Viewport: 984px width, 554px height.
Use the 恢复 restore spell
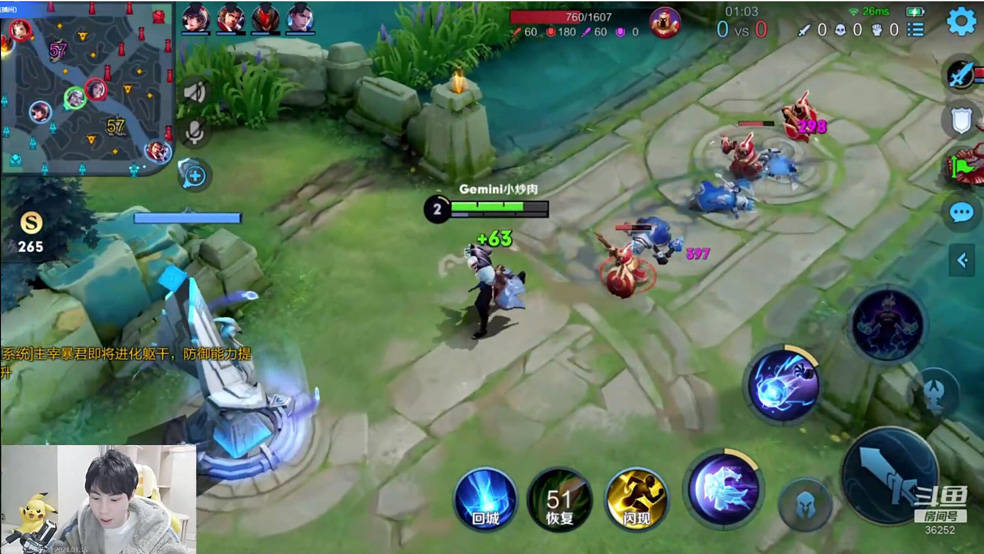point(559,497)
